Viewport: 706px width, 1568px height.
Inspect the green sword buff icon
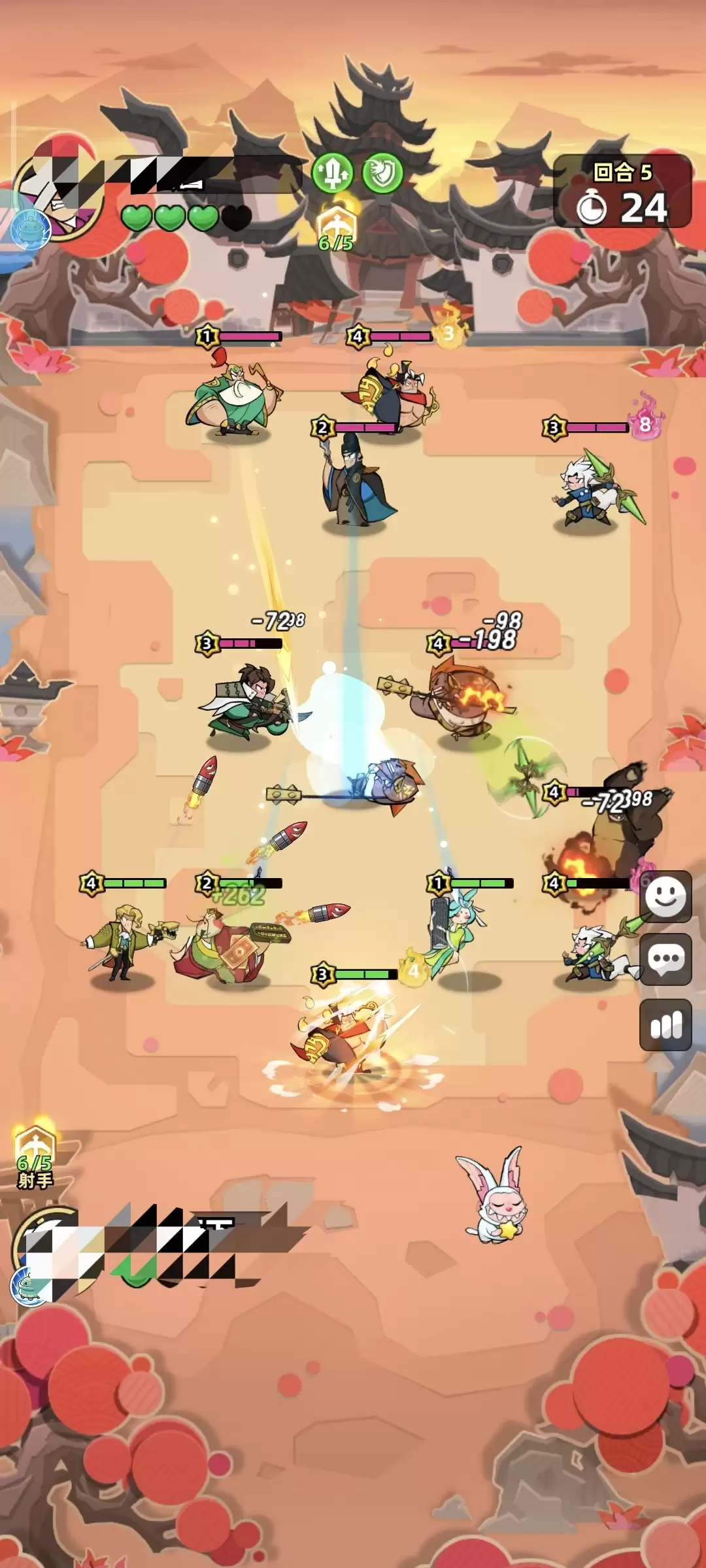332,173
